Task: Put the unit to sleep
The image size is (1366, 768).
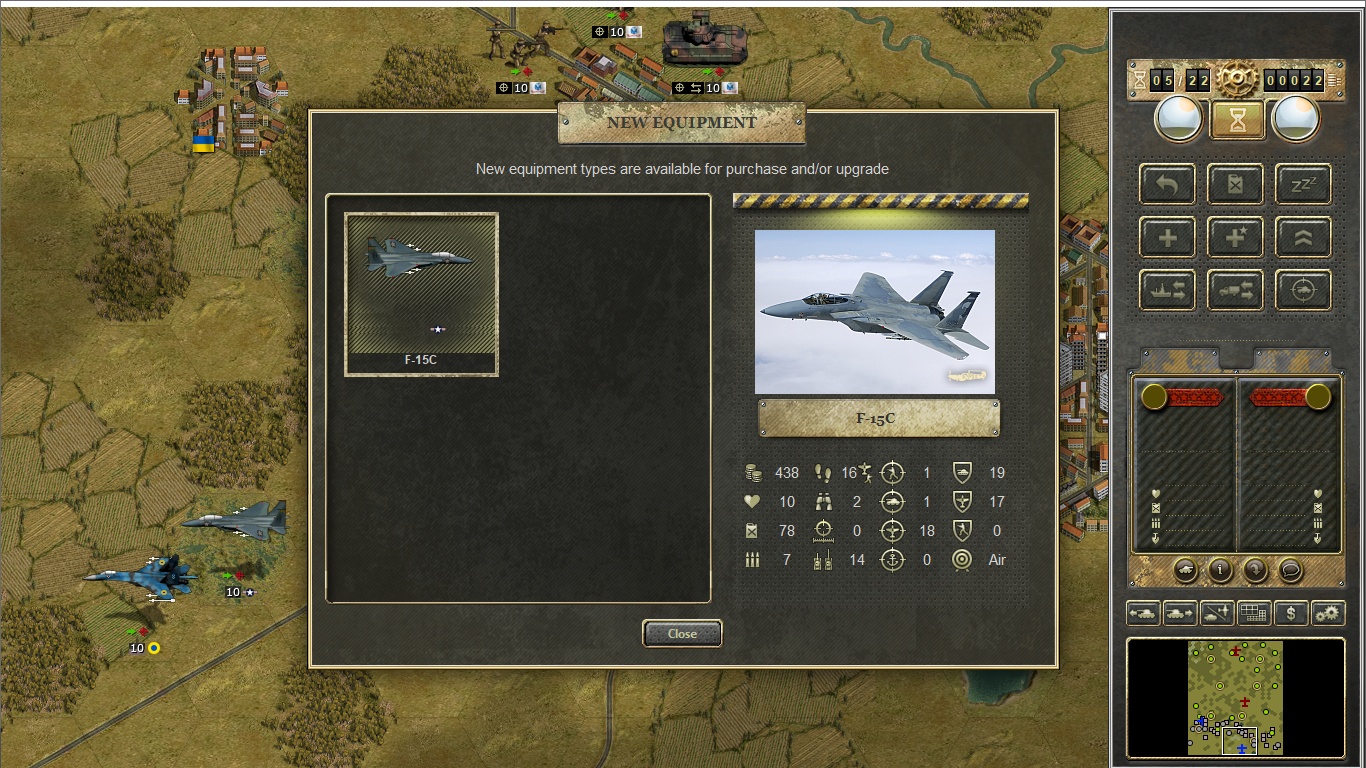Action: (x=1303, y=184)
